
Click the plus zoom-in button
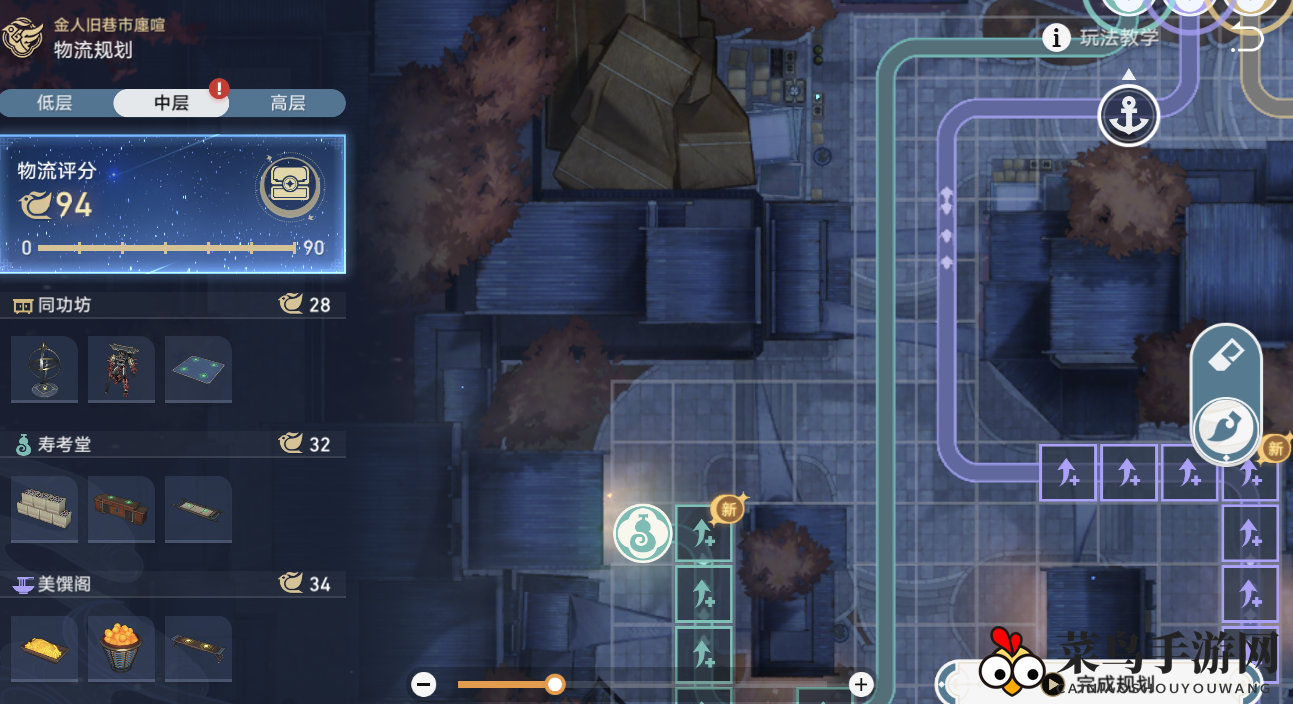861,684
